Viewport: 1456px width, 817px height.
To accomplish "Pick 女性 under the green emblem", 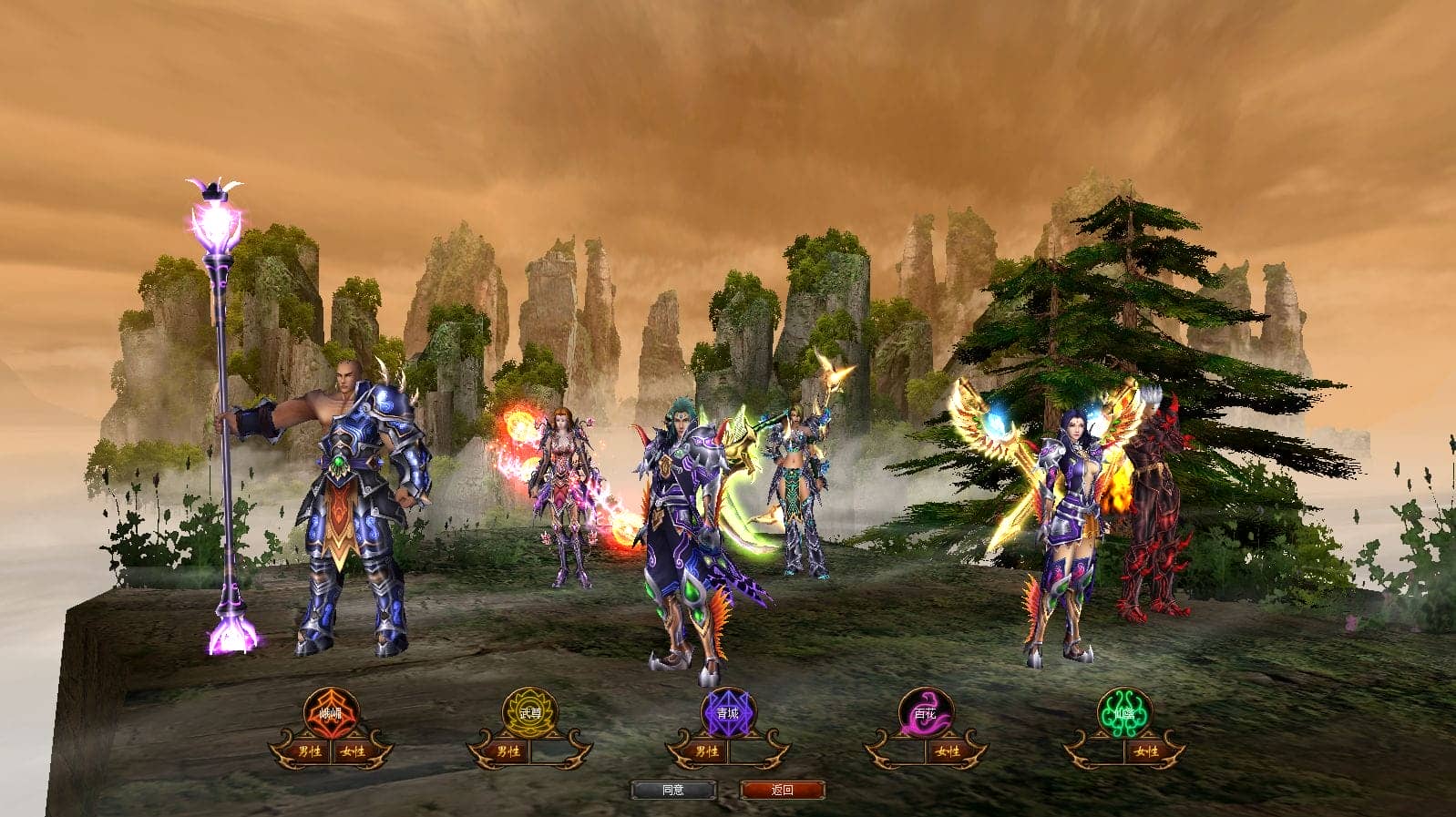I will pos(1146,751).
